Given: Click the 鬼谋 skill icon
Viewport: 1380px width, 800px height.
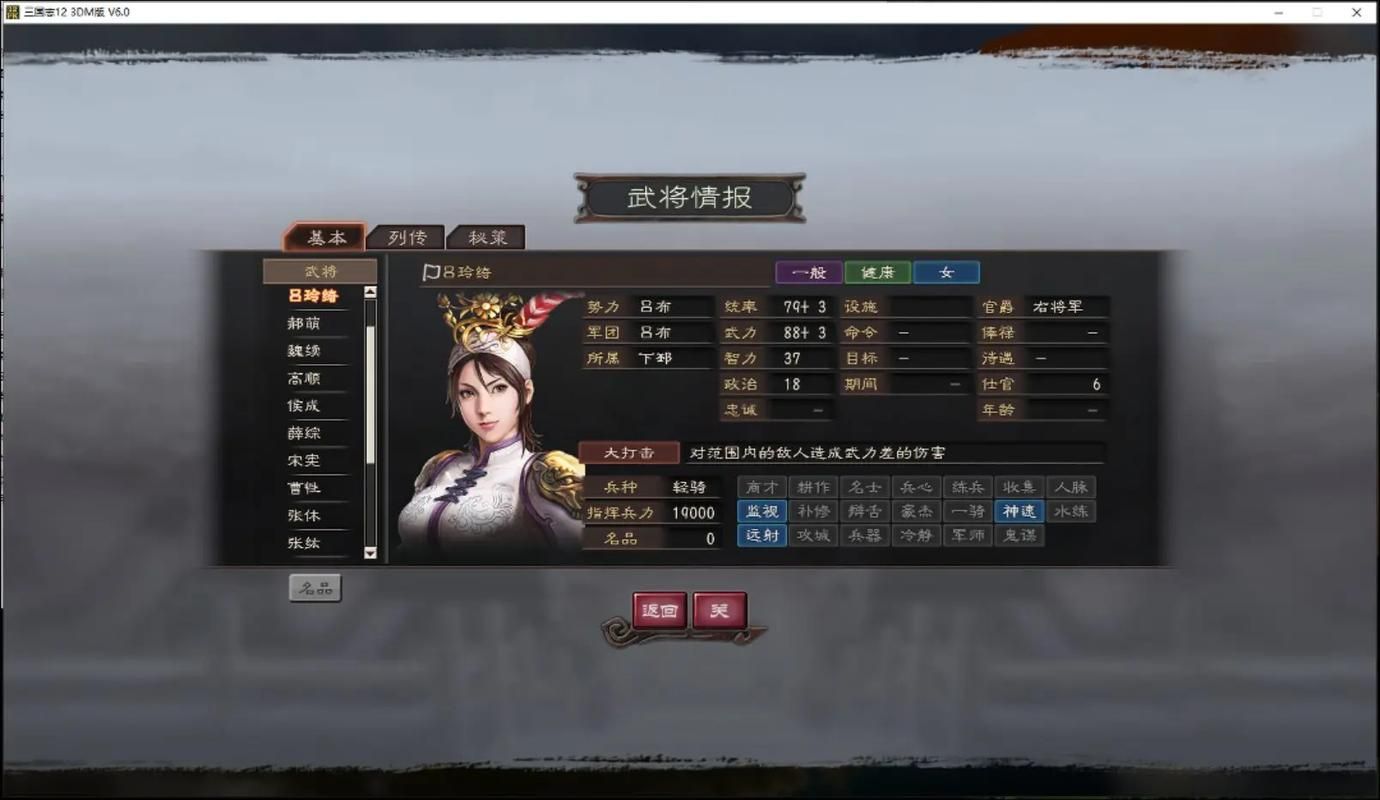Looking at the screenshot, I should 1020,535.
